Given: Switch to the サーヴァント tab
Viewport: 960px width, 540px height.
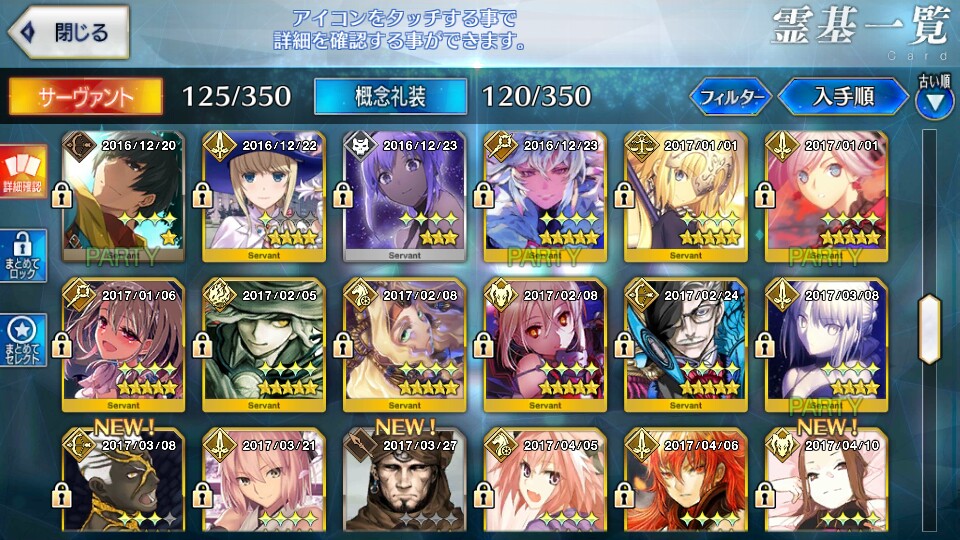Looking at the screenshot, I should [x=86, y=97].
